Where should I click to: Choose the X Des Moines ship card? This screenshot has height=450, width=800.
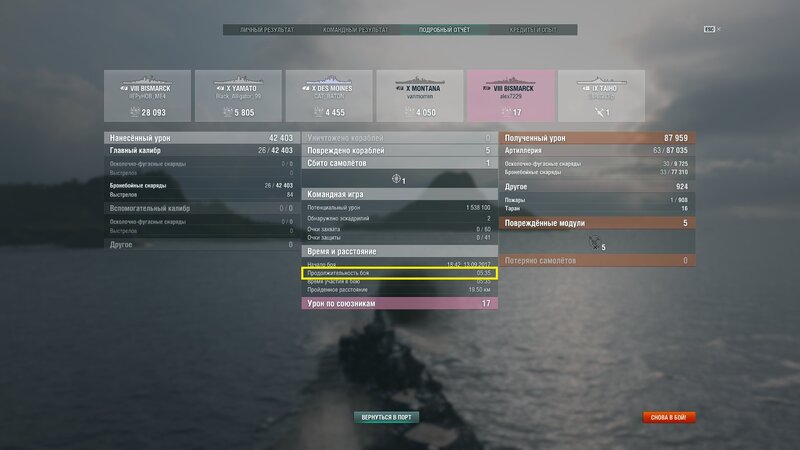tap(327, 96)
